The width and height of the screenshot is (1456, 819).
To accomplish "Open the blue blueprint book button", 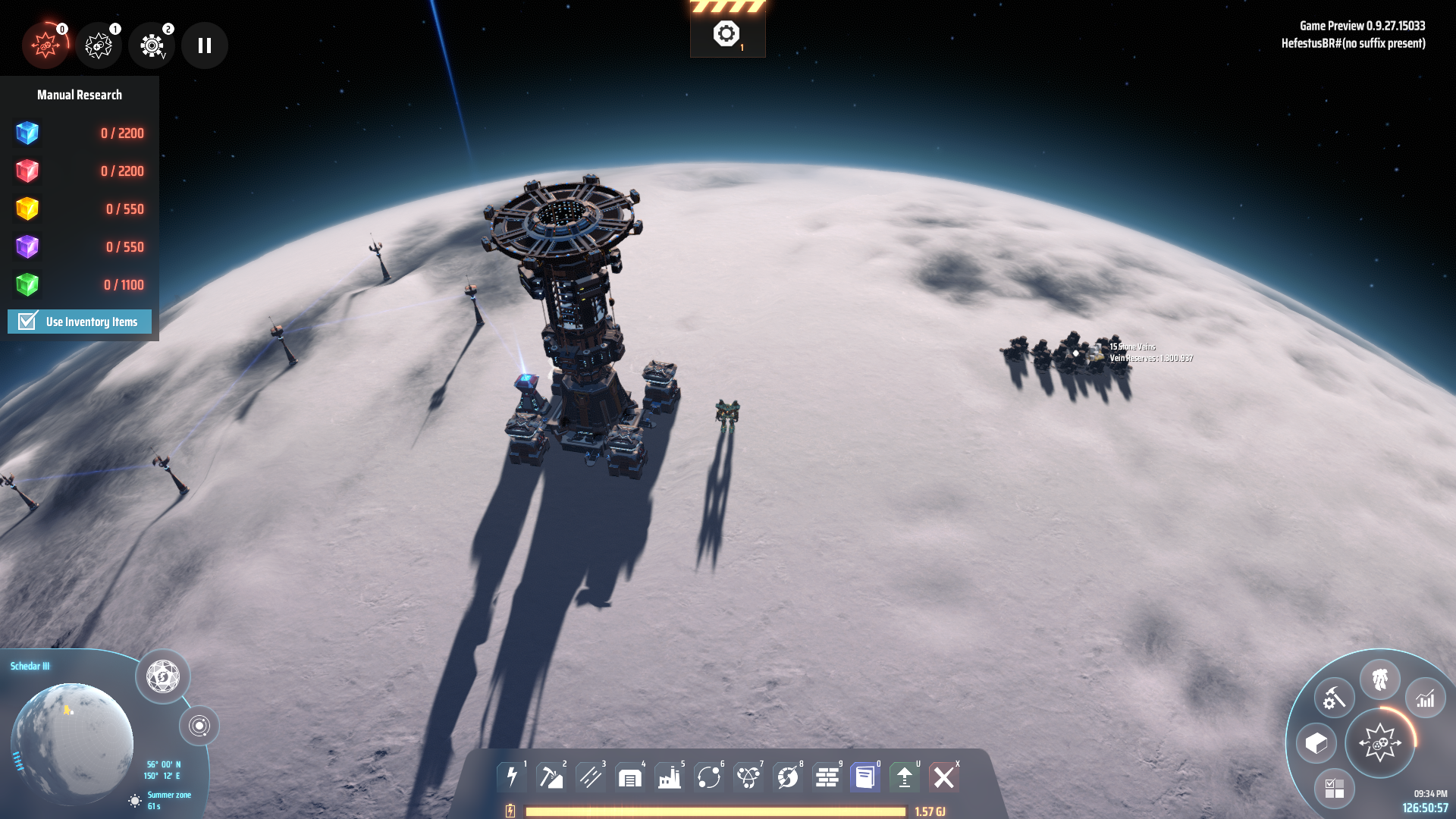I will point(865,777).
